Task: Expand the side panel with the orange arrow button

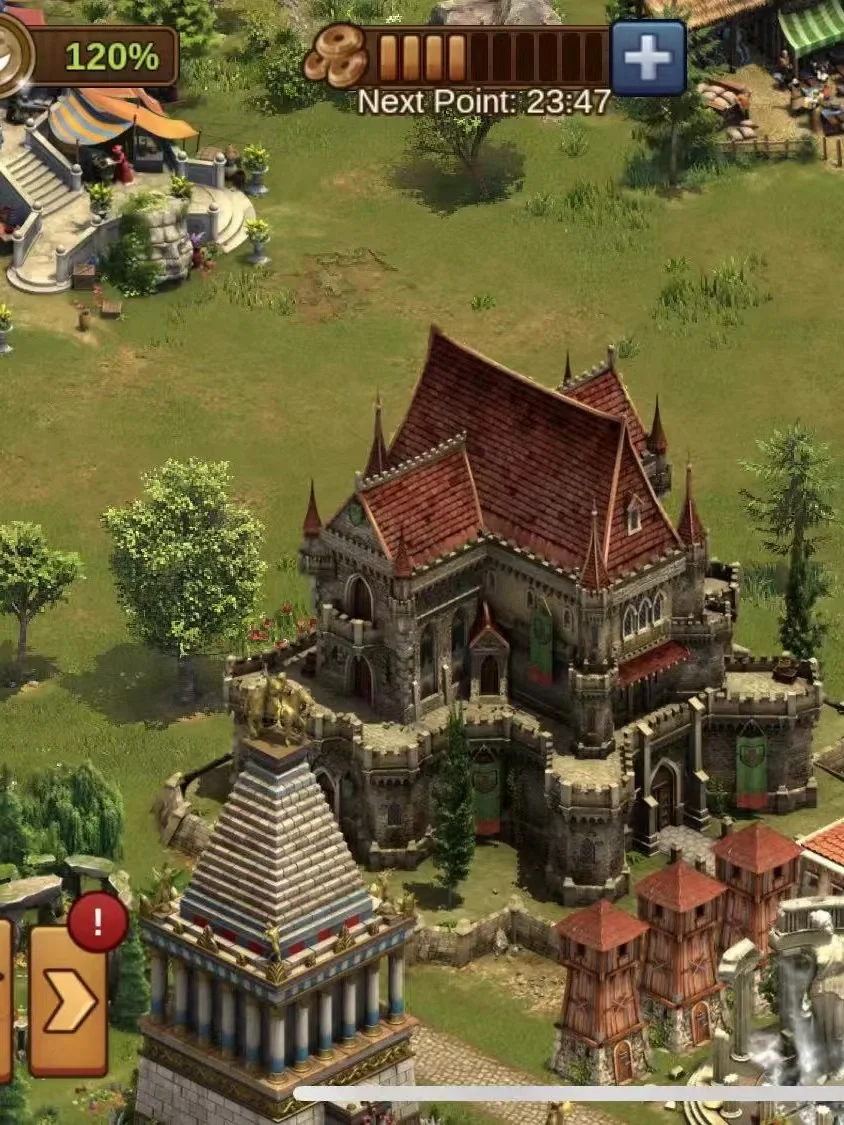Action: pos(68,1001)
